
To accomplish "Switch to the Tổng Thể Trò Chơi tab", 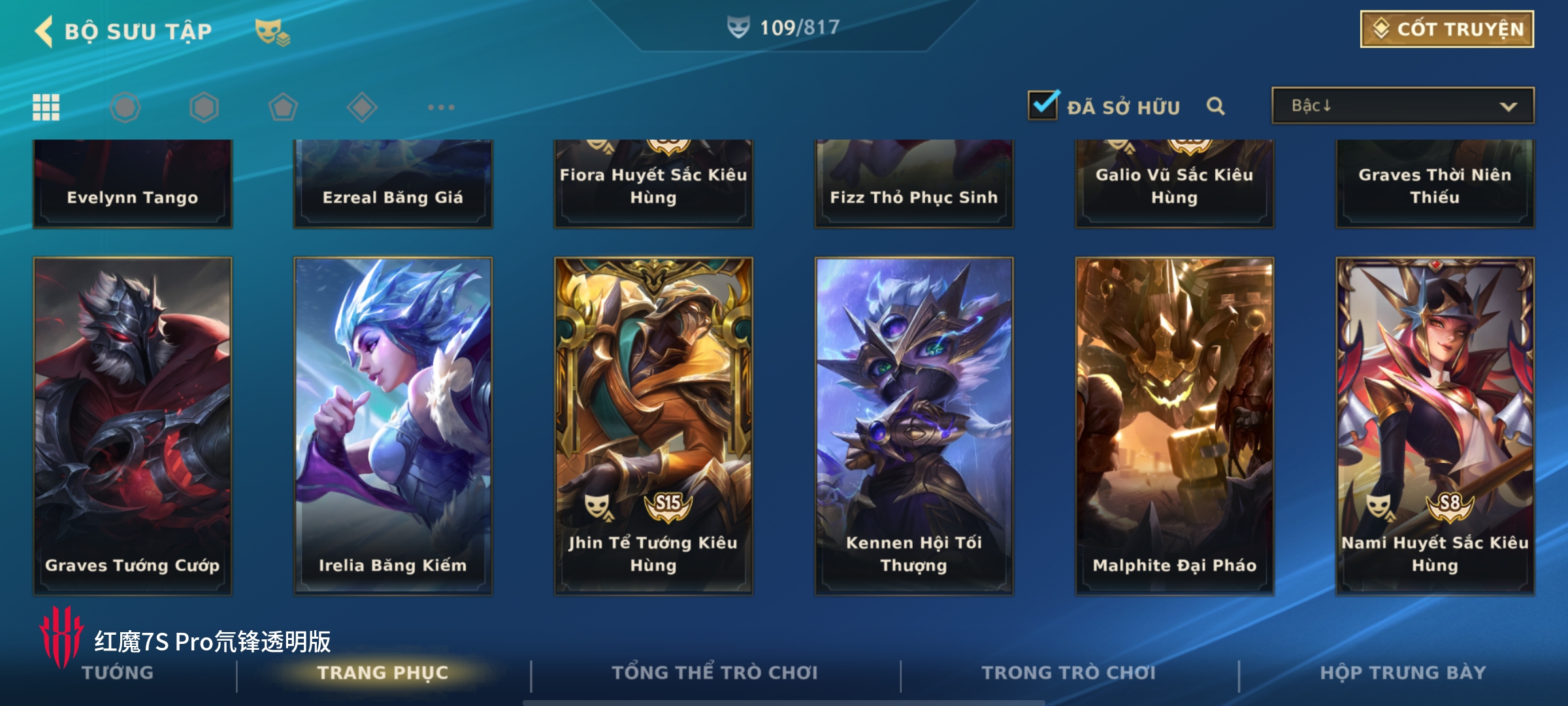I will click(x=714, y=673).
